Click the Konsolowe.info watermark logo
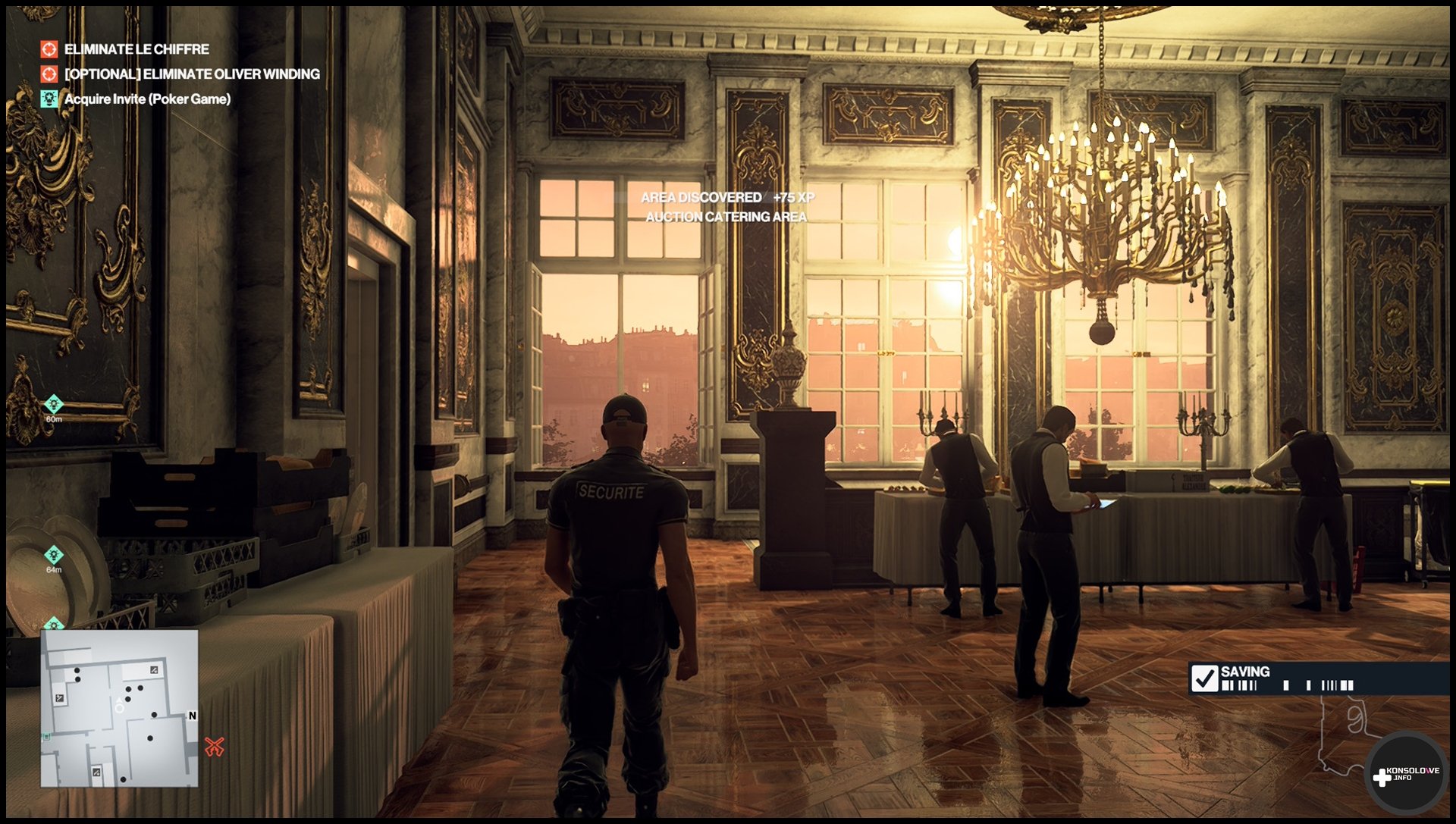 point(1406,775)
